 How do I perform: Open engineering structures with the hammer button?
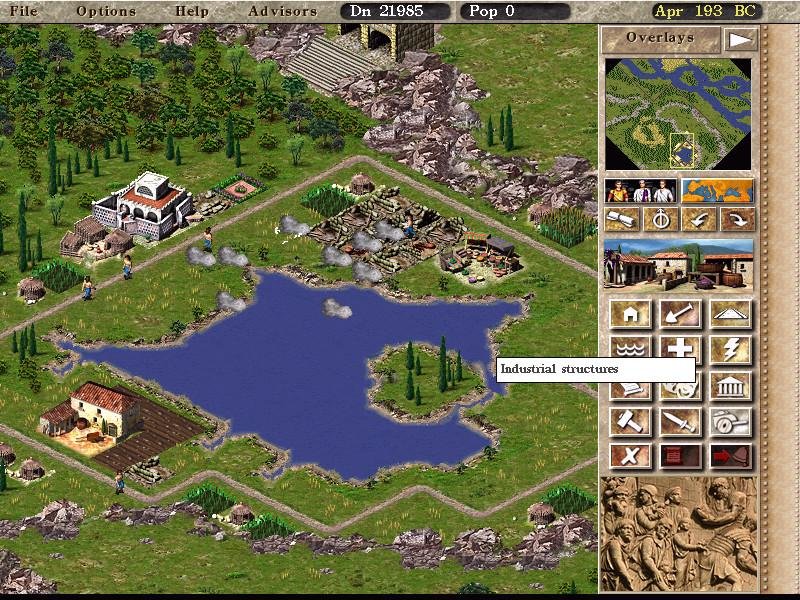tap(631, 421)
